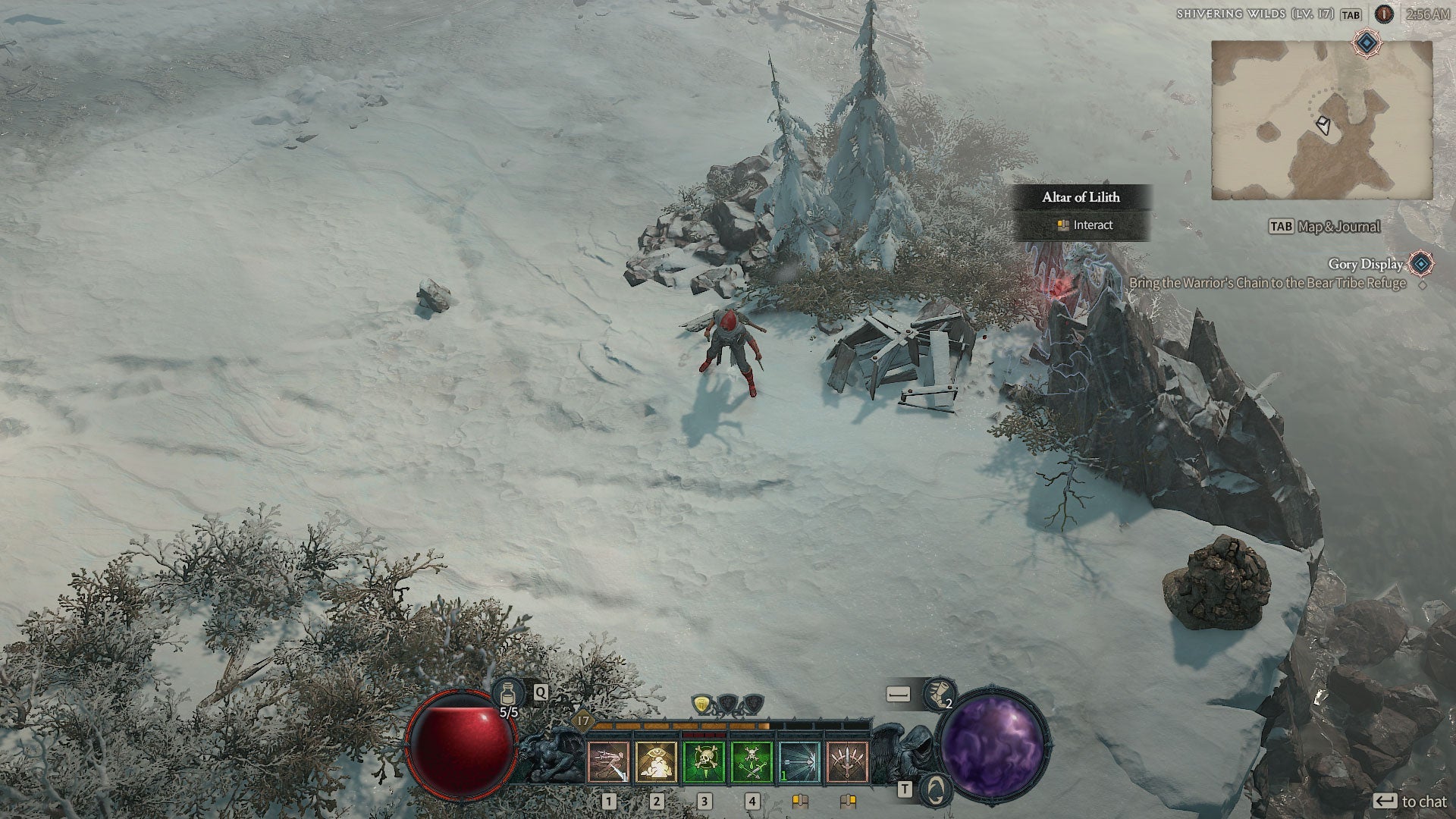Click the red eye world tier icon

[1385, 14]
